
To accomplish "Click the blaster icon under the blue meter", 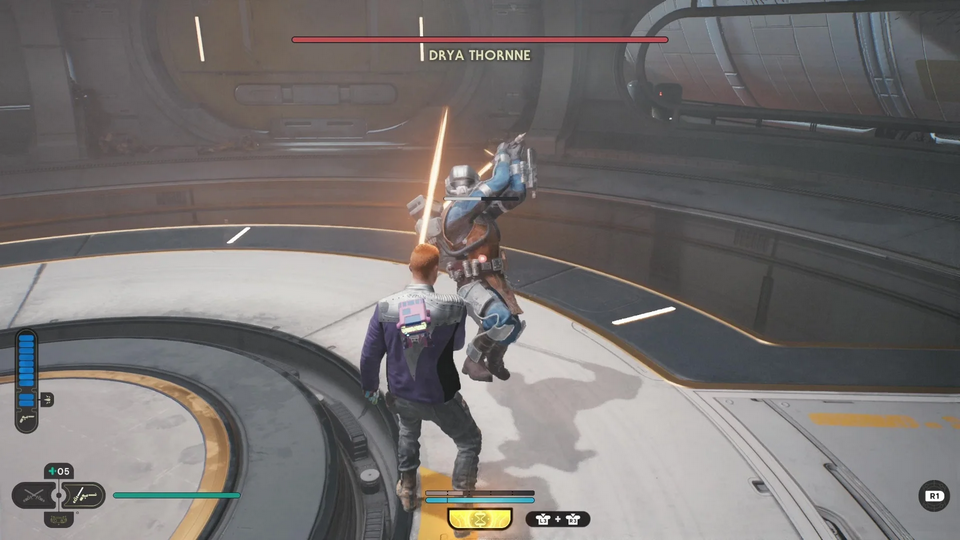I will [x=26, y=415].
